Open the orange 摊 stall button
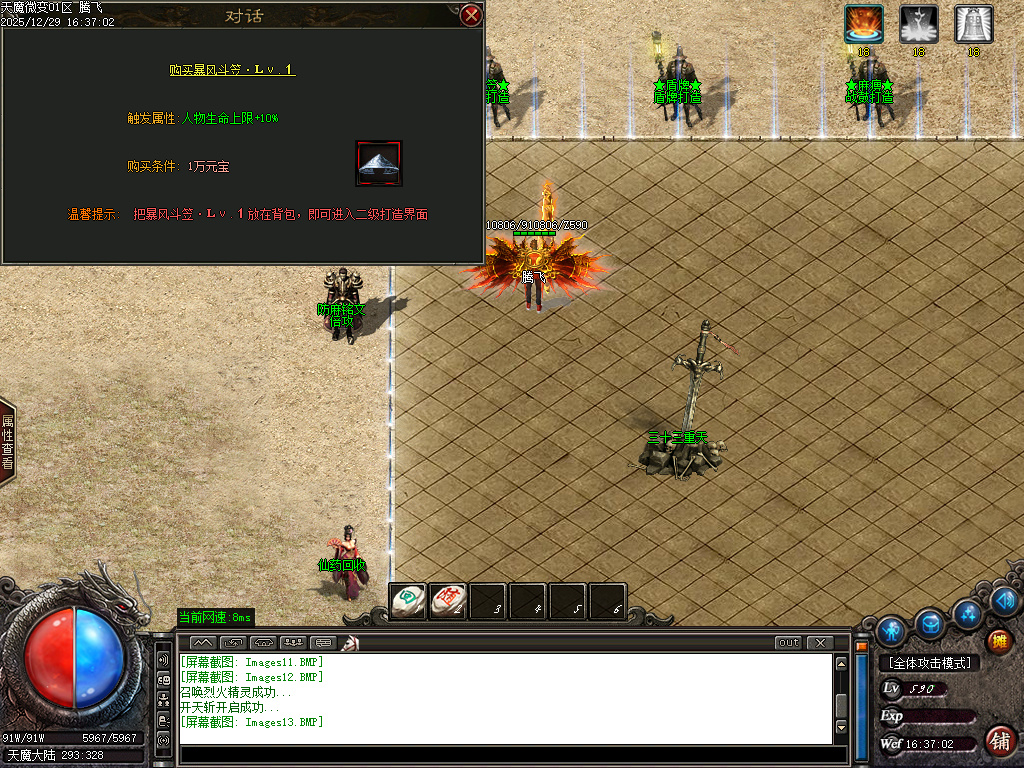 [x=998, y=640]
